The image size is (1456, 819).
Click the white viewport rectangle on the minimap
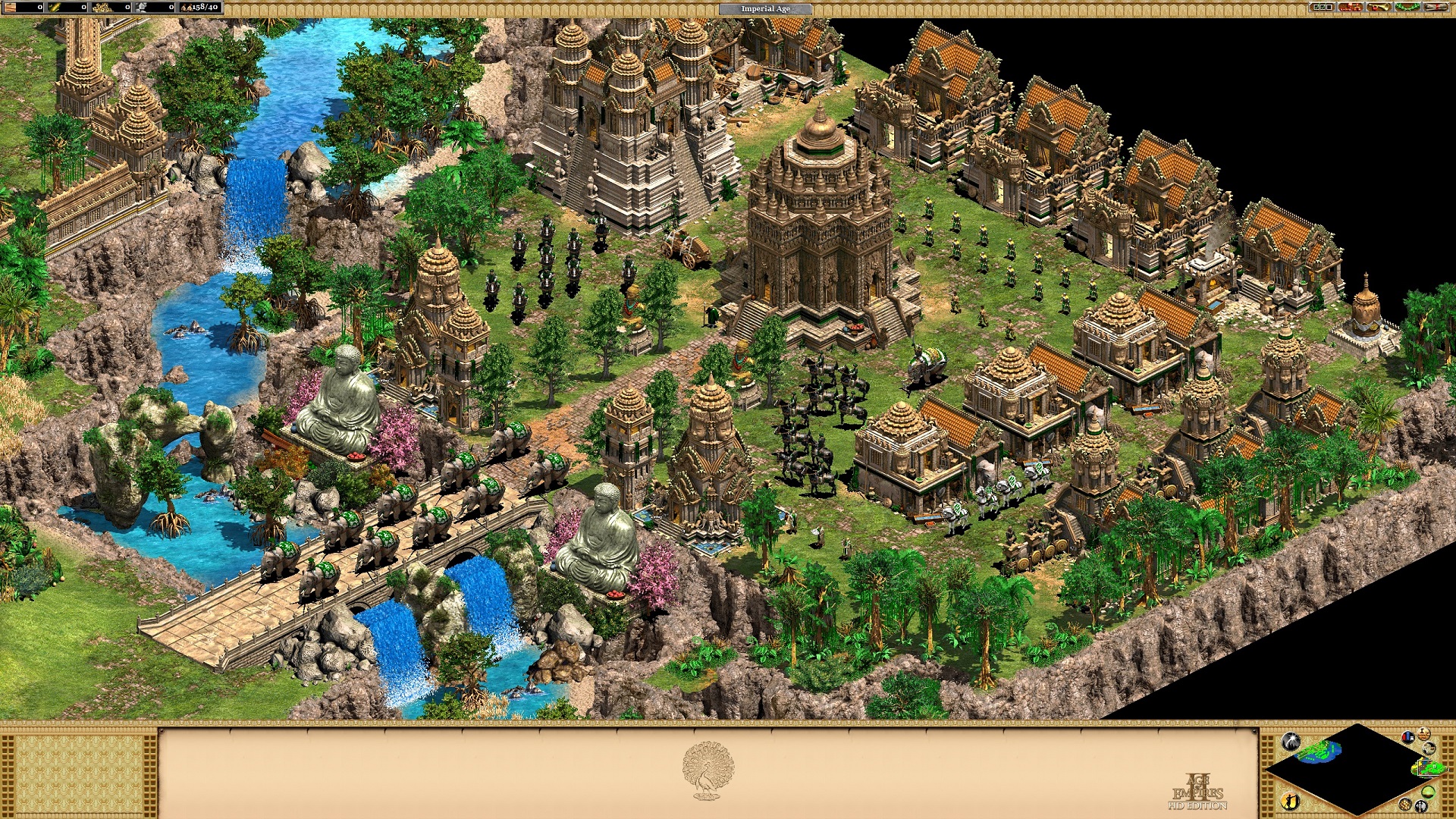[1428, 767]
